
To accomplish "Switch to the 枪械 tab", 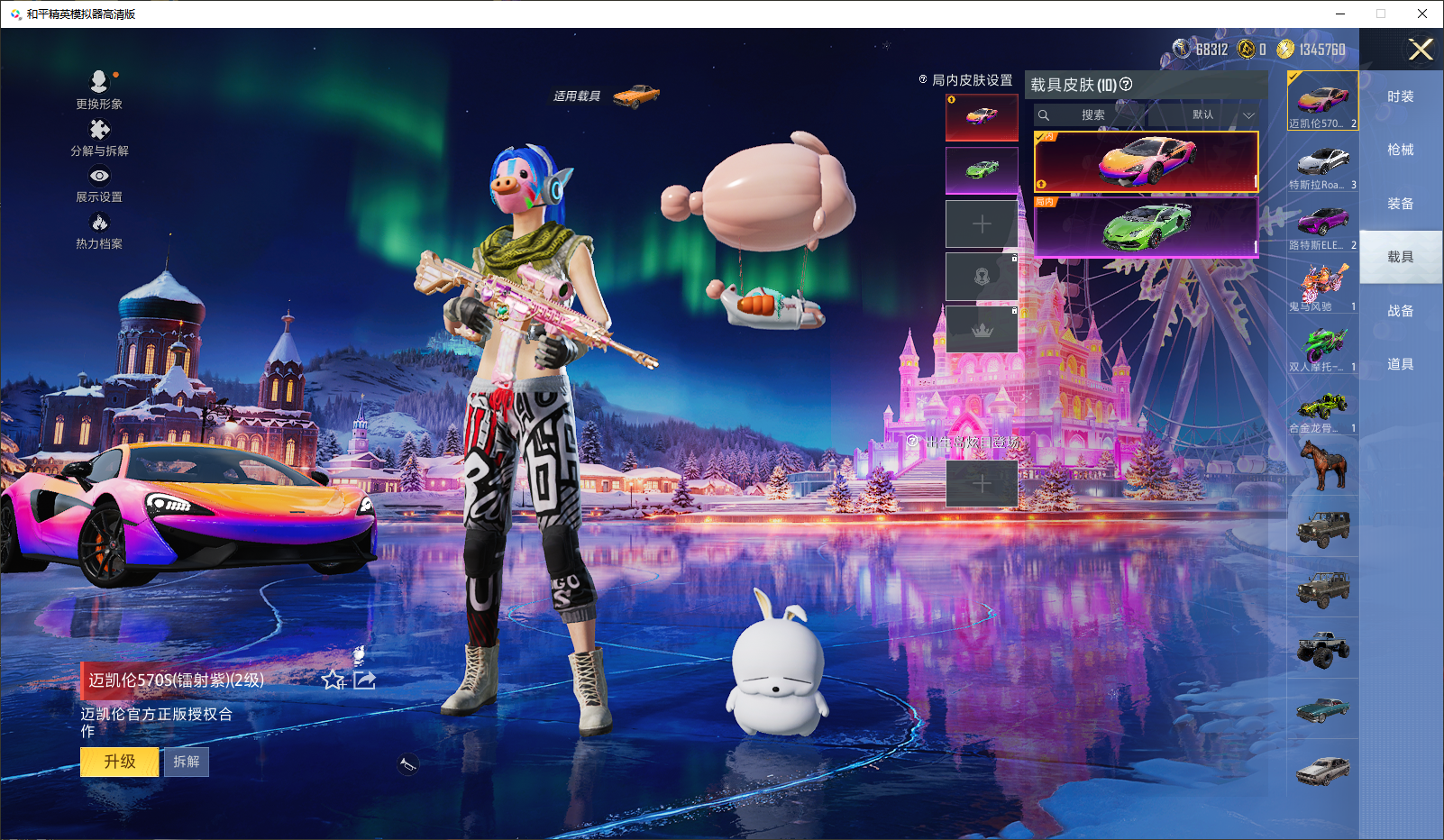I will tap(1401, 151).
